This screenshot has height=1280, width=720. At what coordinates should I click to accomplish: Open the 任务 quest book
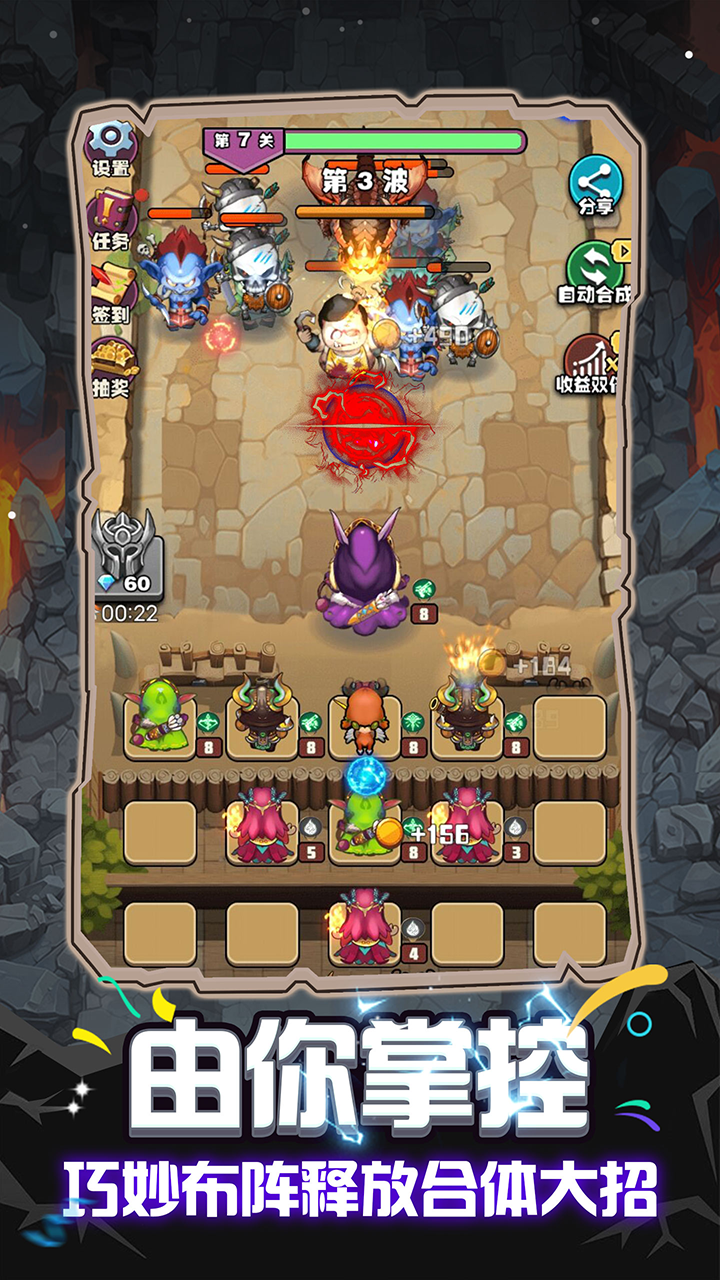click(x=111, y=218)
